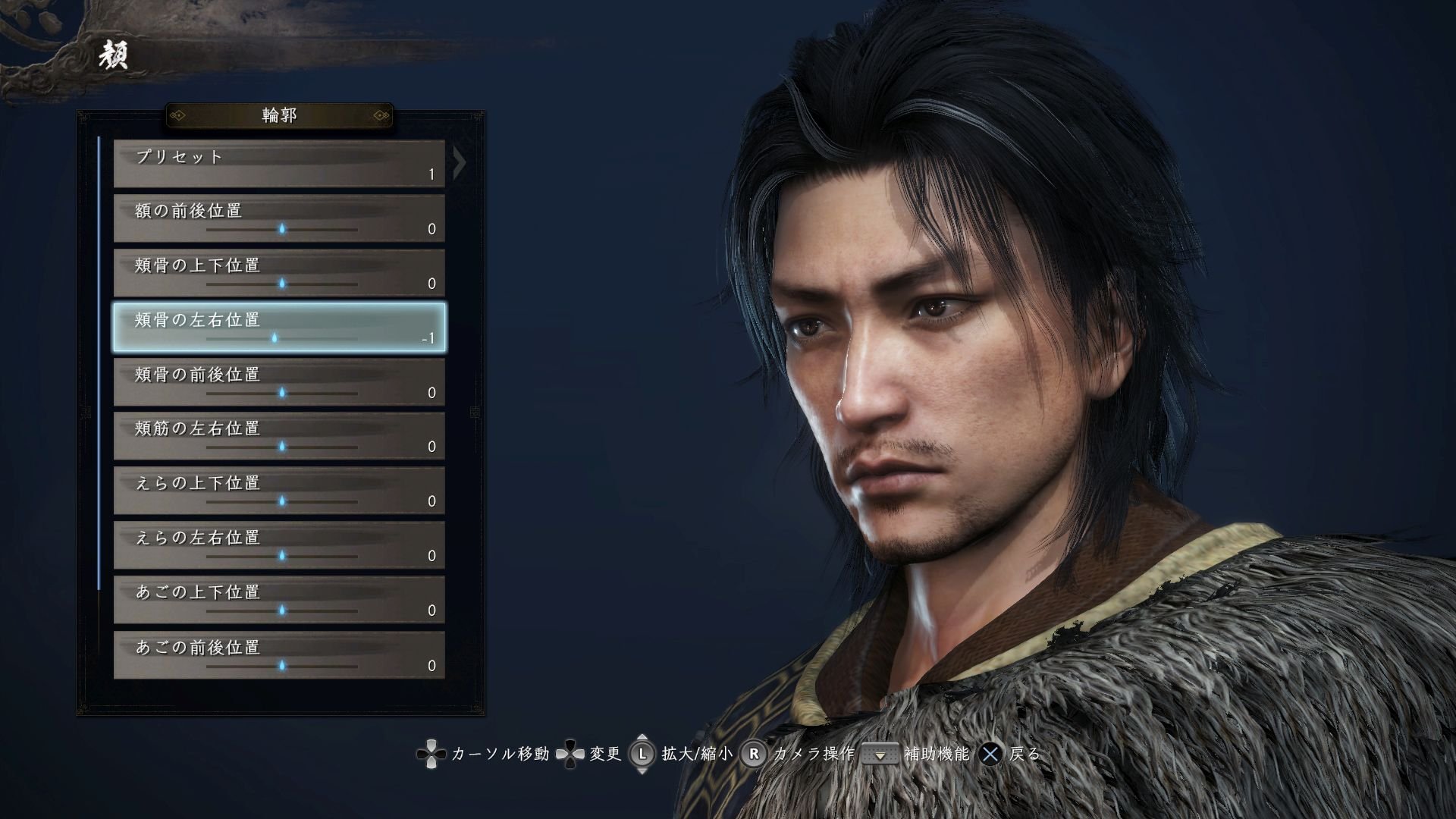Adjust the 頬骨の上下位置 slider marker
The height and width of the screenshot is (819, 1456).
tap(281, 284)
